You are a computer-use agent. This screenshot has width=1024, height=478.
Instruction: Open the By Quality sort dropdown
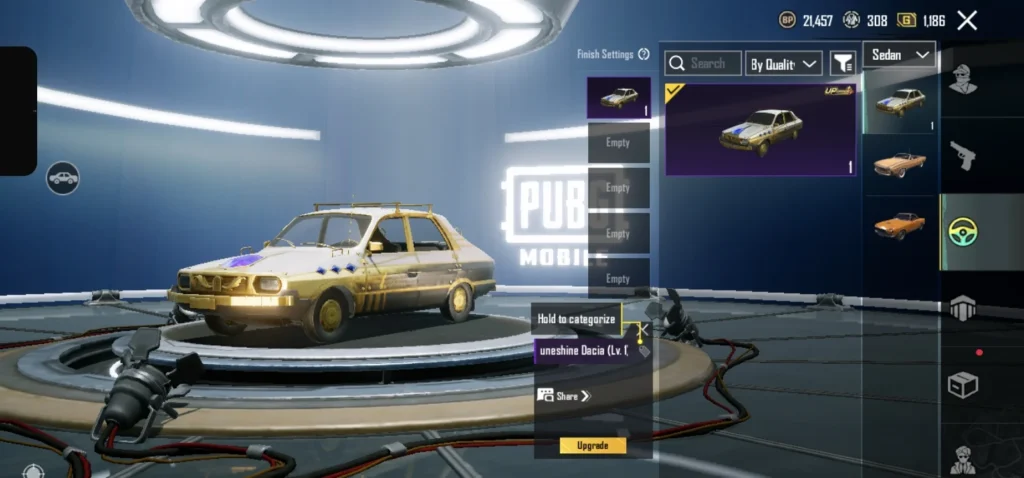pos(784,64)
